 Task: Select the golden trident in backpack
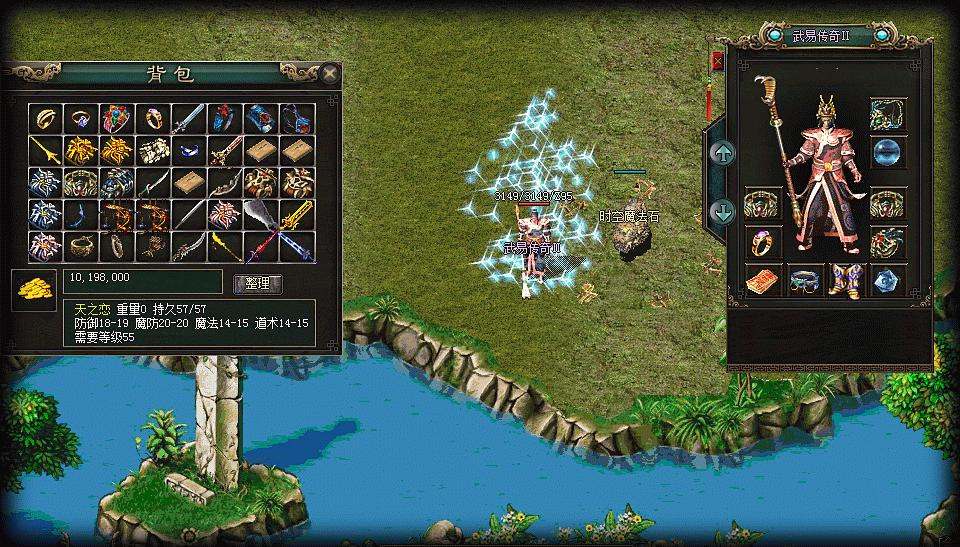point(44,151)
